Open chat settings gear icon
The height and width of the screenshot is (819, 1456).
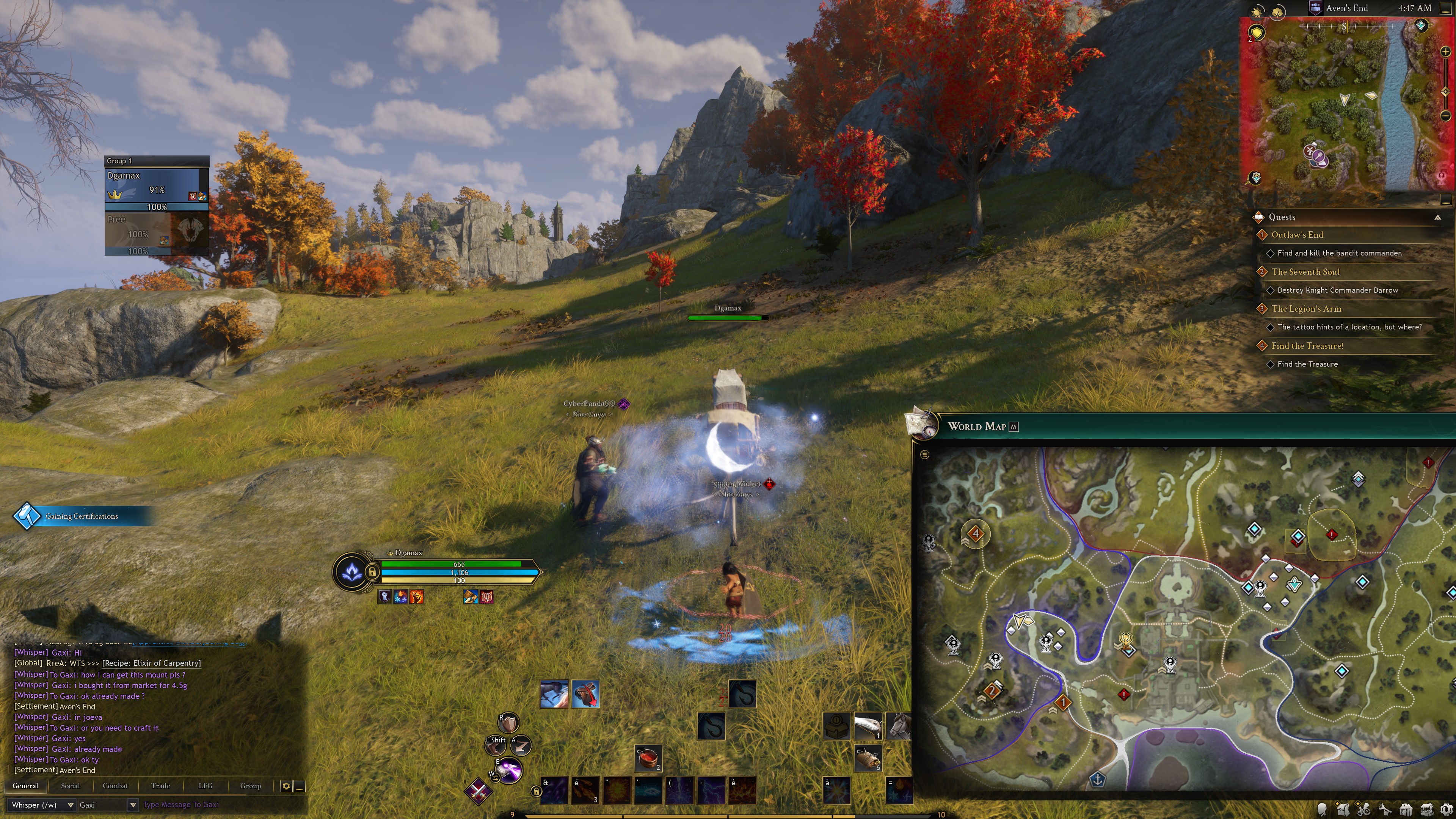286,786
